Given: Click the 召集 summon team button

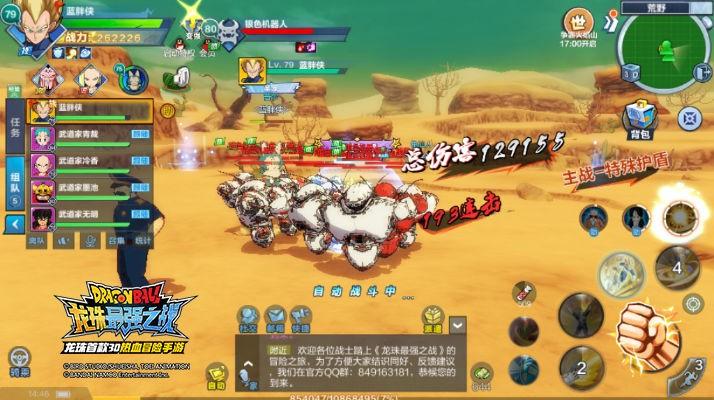Looking at the screenshot, I should coord(117,241).
